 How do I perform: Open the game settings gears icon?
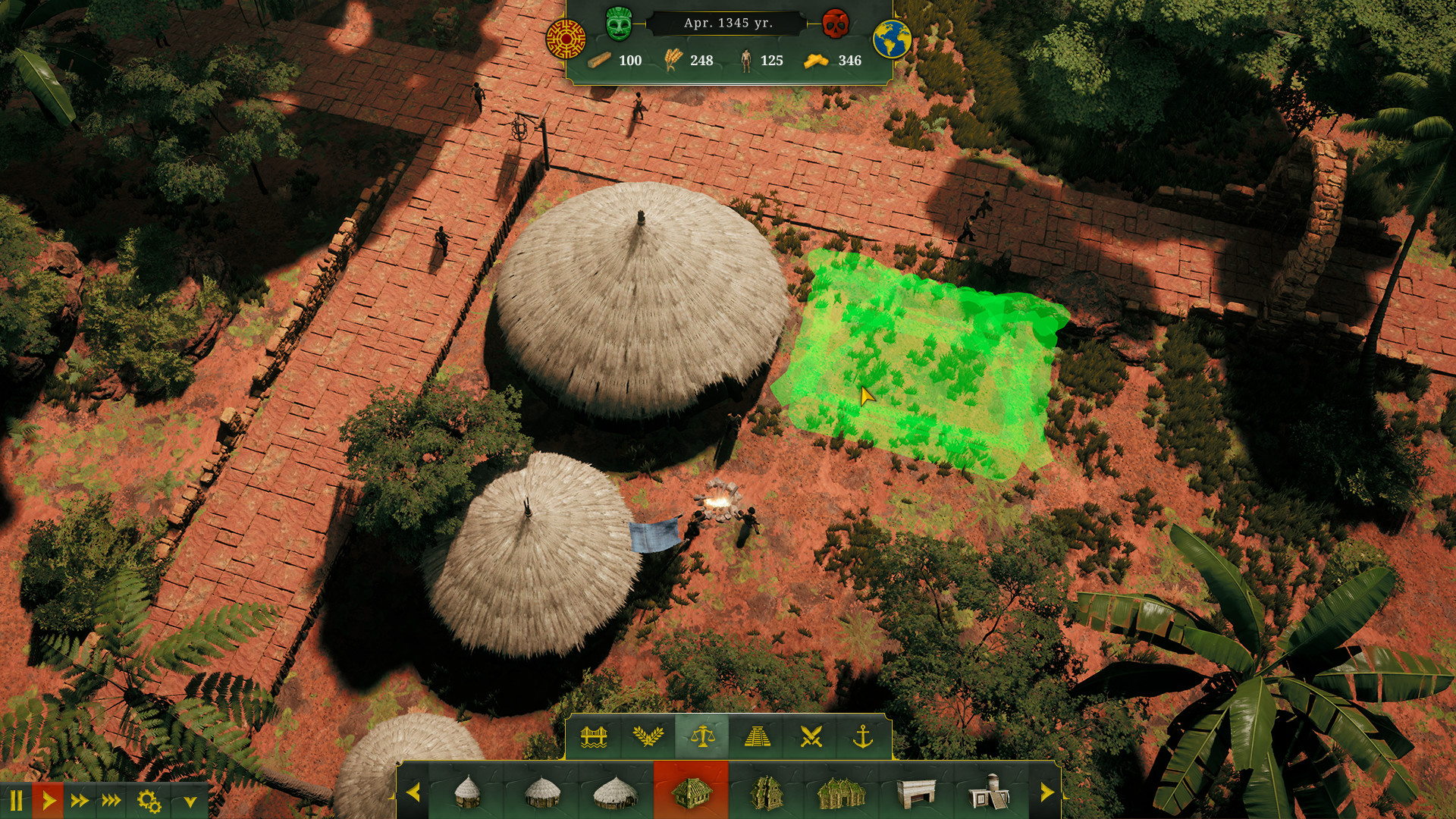coord(147,798)
